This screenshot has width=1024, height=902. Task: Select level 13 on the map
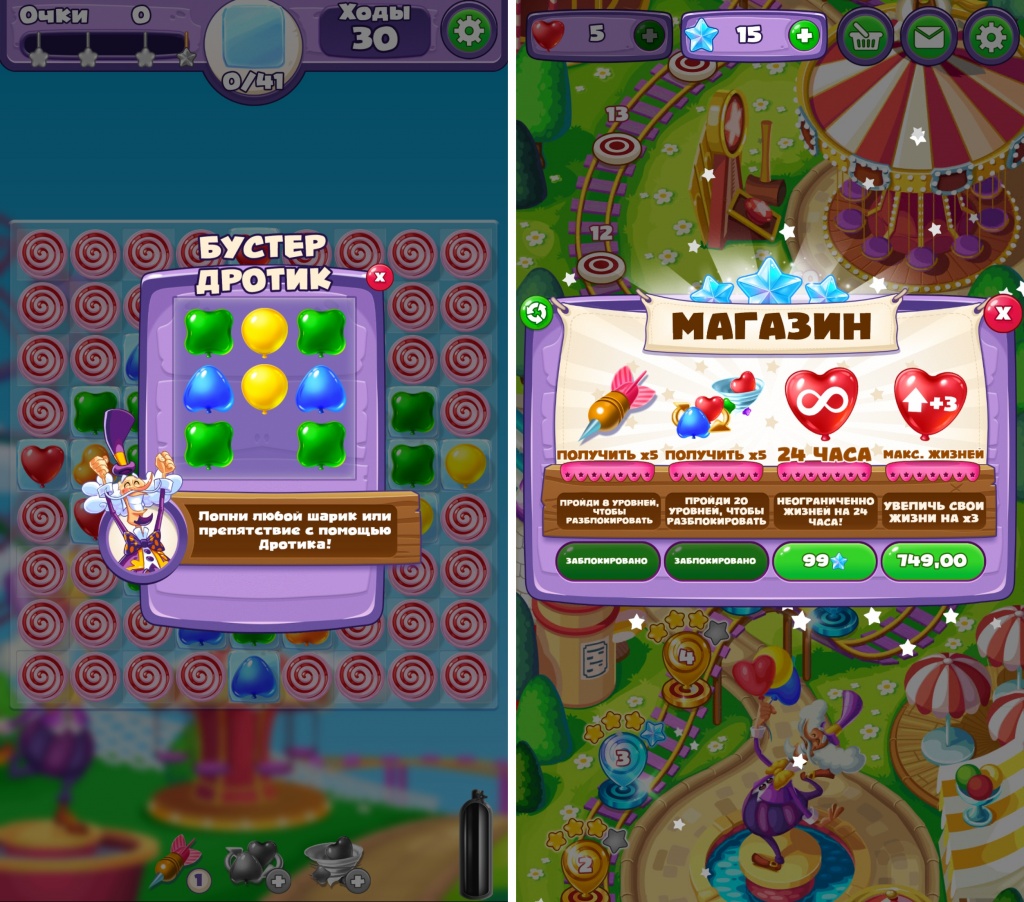pos(617,145)
